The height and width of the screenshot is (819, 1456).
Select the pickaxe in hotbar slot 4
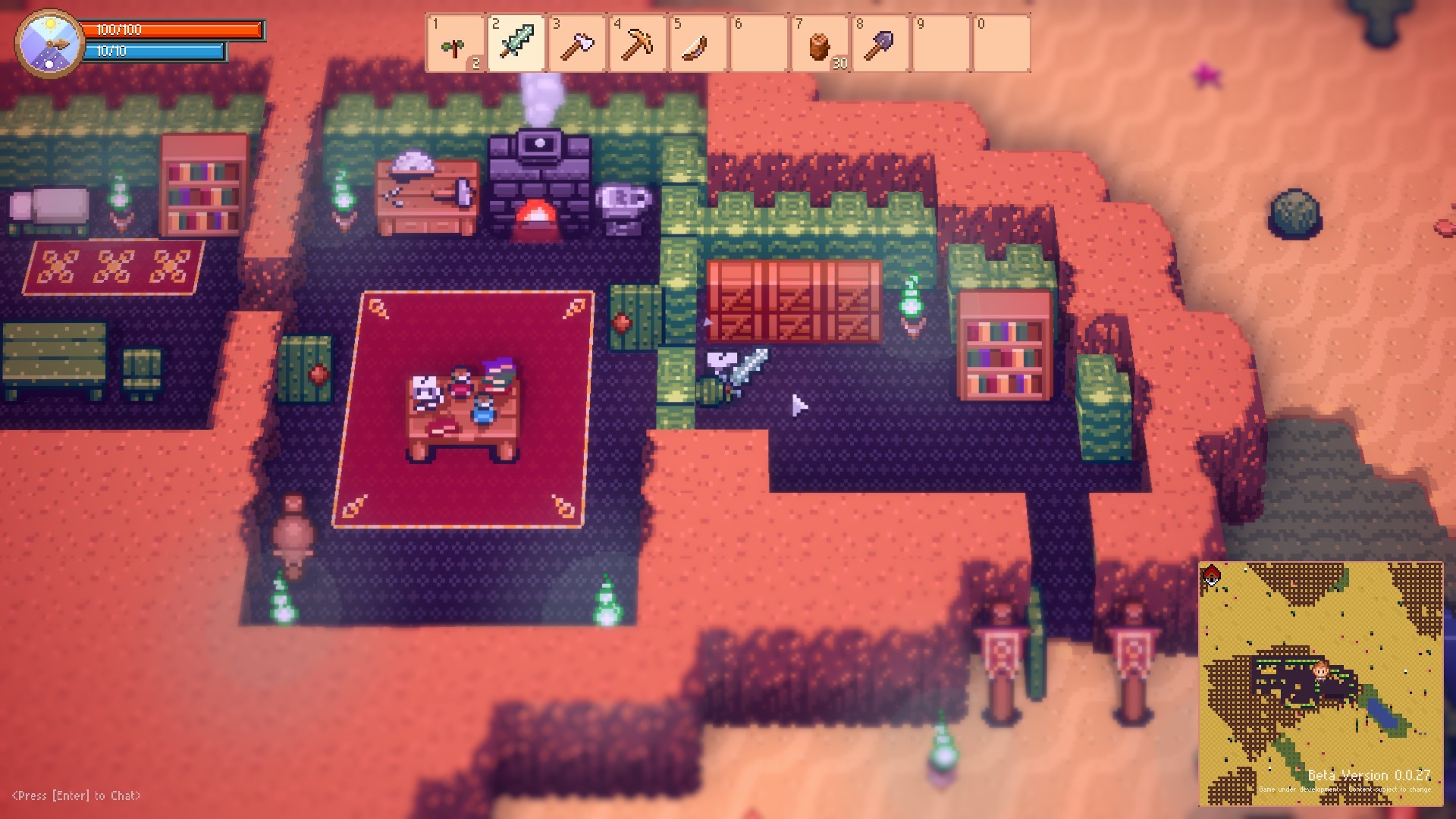tap(637, 44)
